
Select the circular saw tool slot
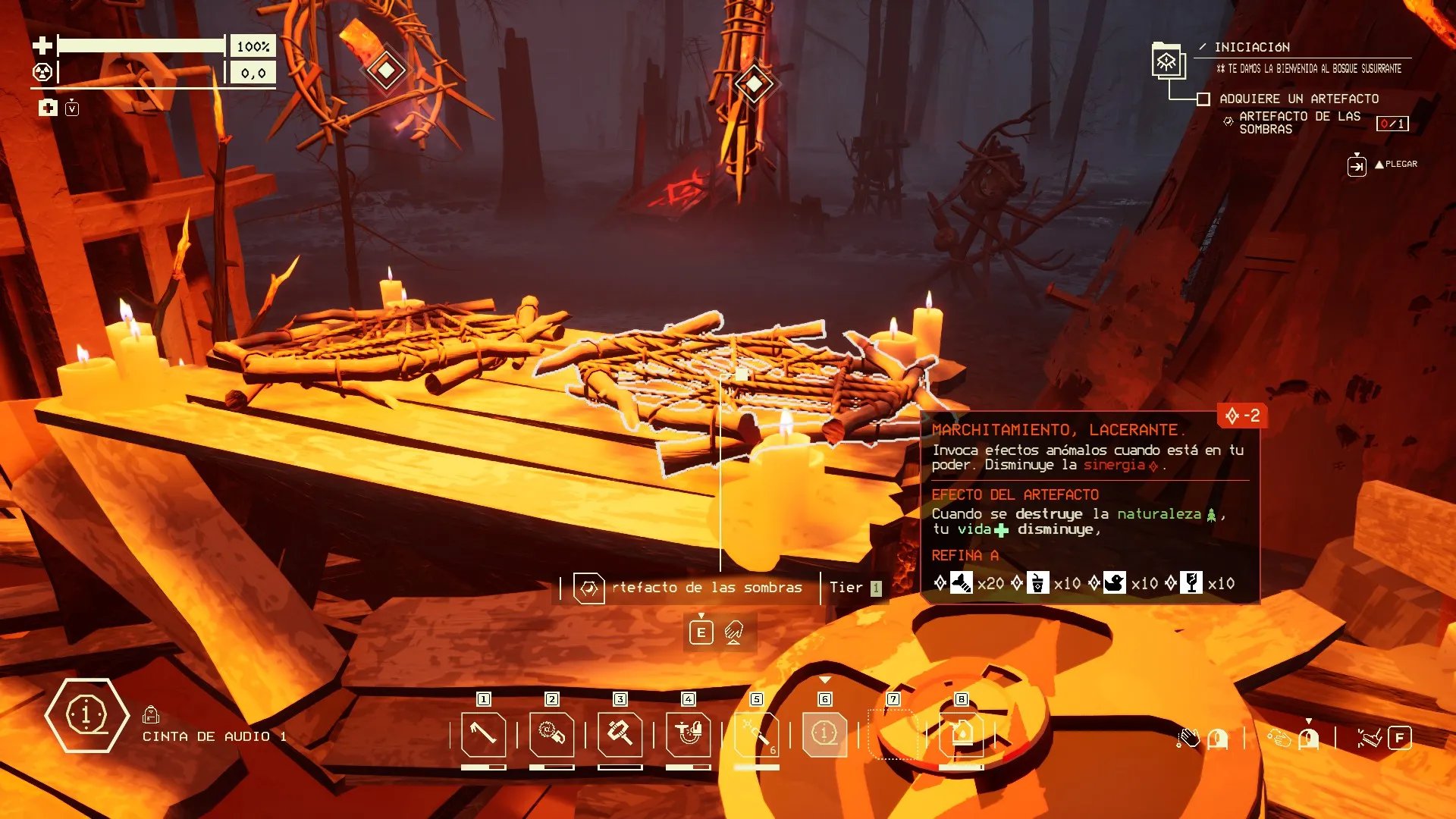coord(551,734)
